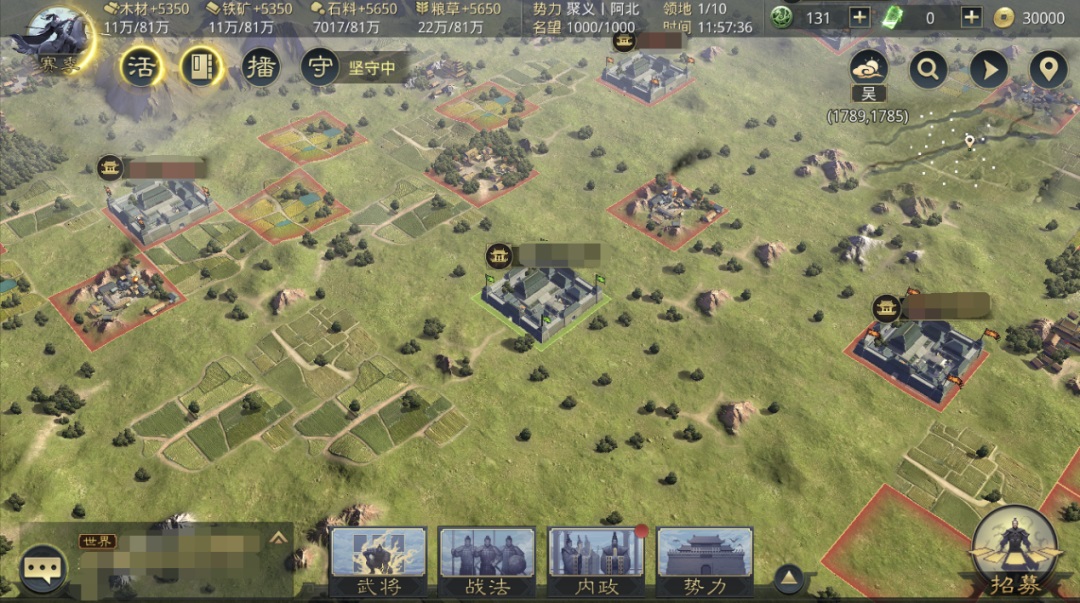
Task: Open the location pin markers
Action: tap(1048, 69)
